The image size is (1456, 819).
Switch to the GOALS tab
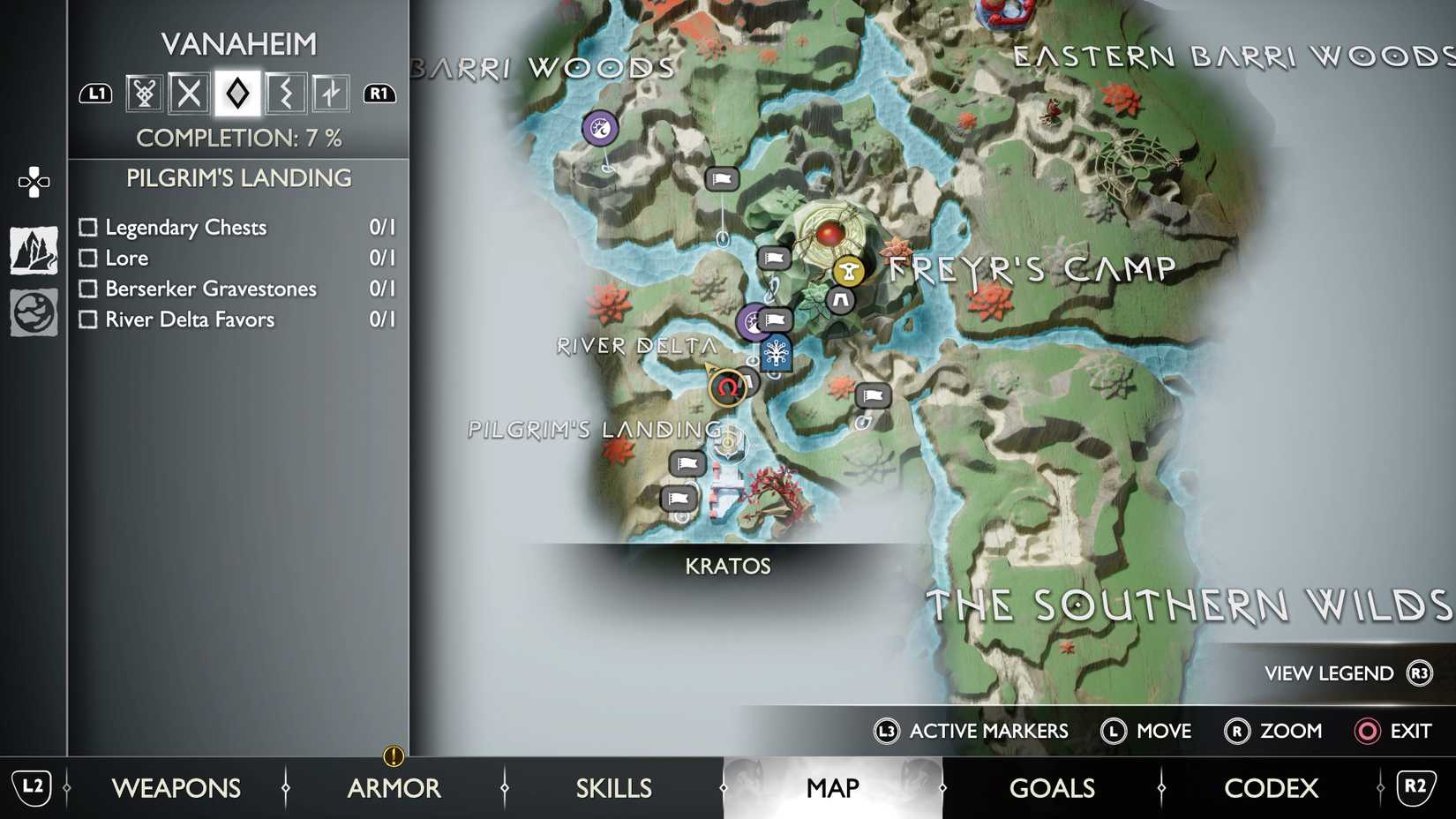point(1052,787)
